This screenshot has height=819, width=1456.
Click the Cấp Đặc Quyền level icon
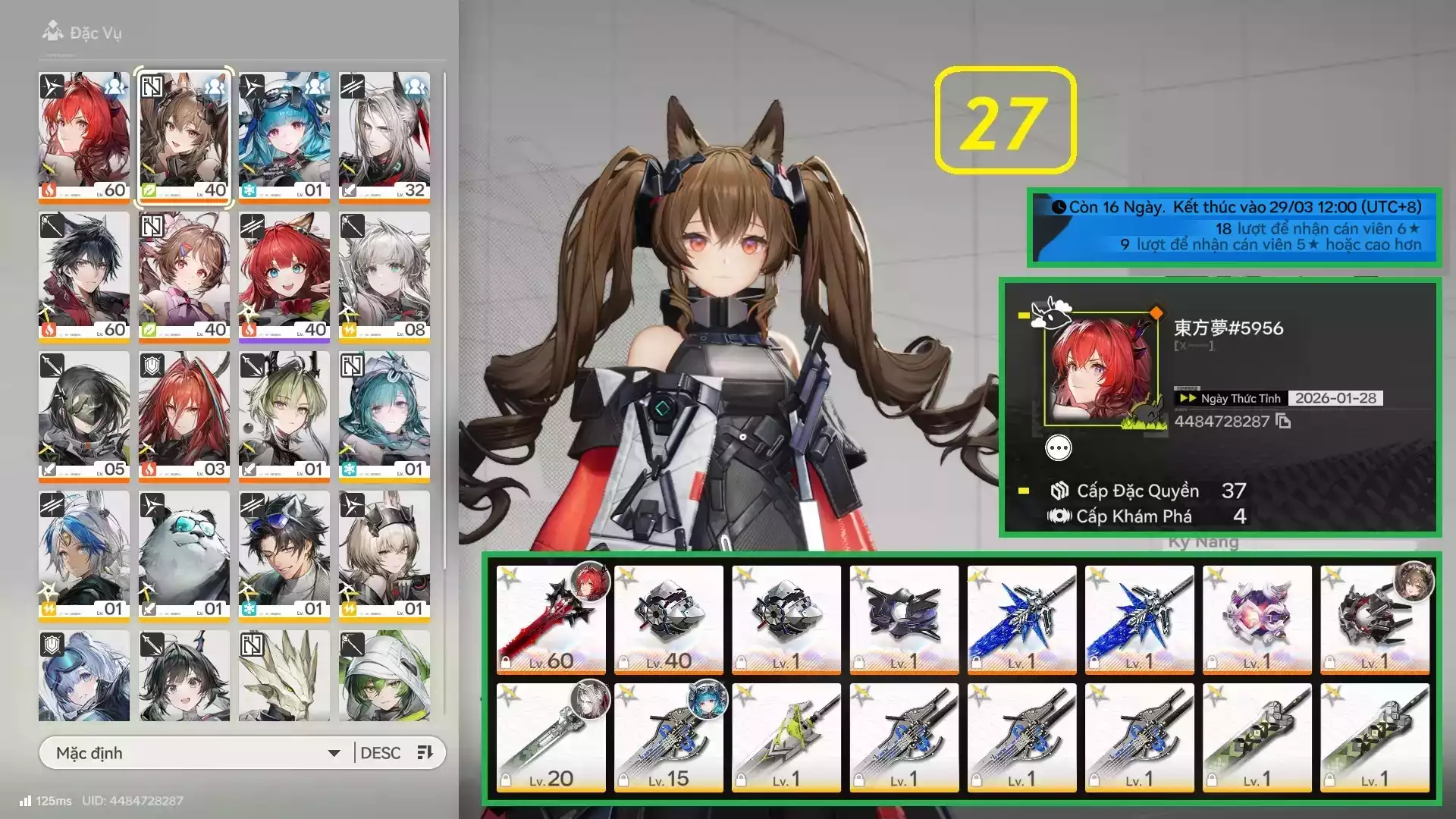point(1059,491)
